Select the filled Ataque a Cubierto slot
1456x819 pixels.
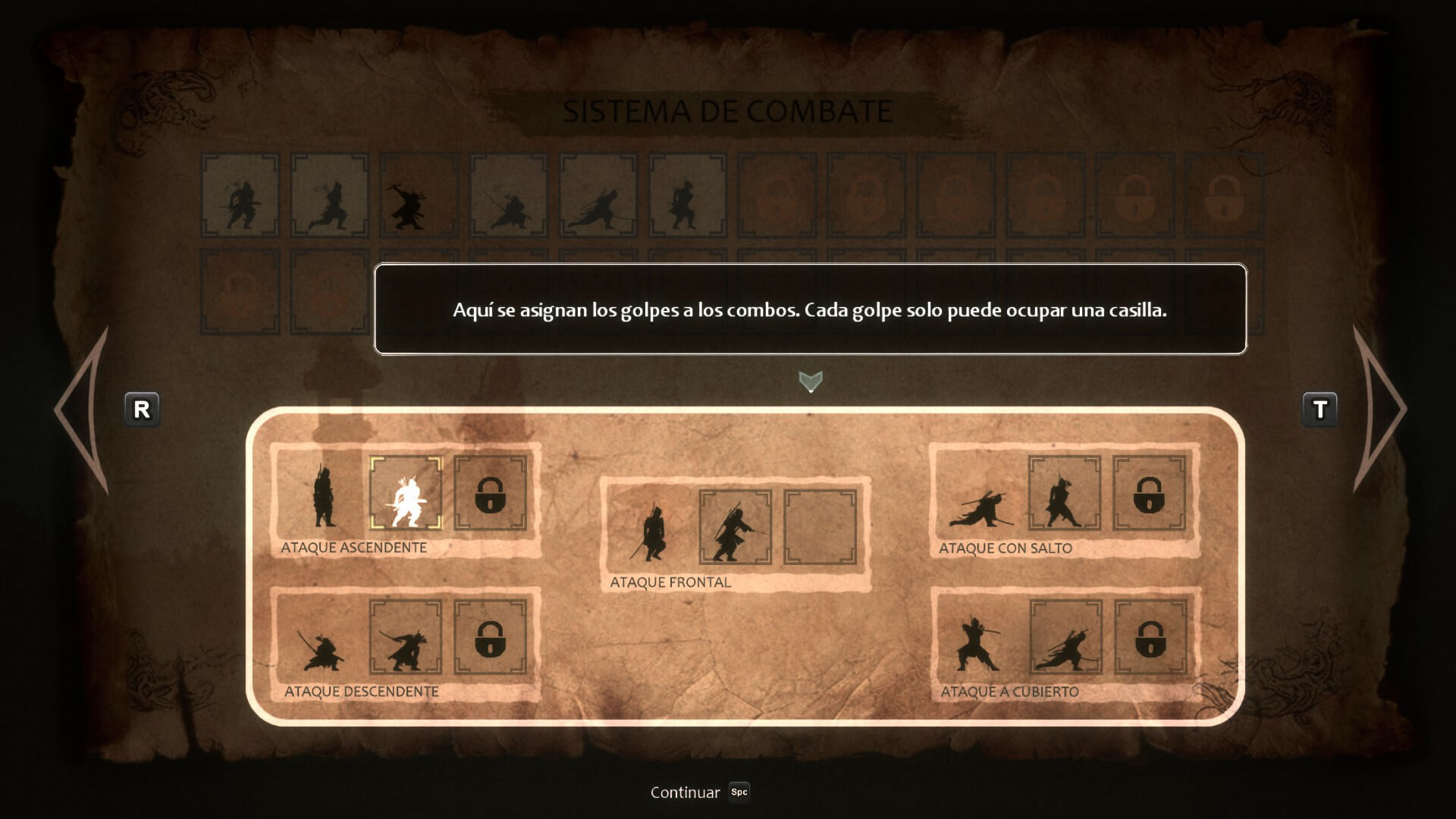coord(1065,637)
